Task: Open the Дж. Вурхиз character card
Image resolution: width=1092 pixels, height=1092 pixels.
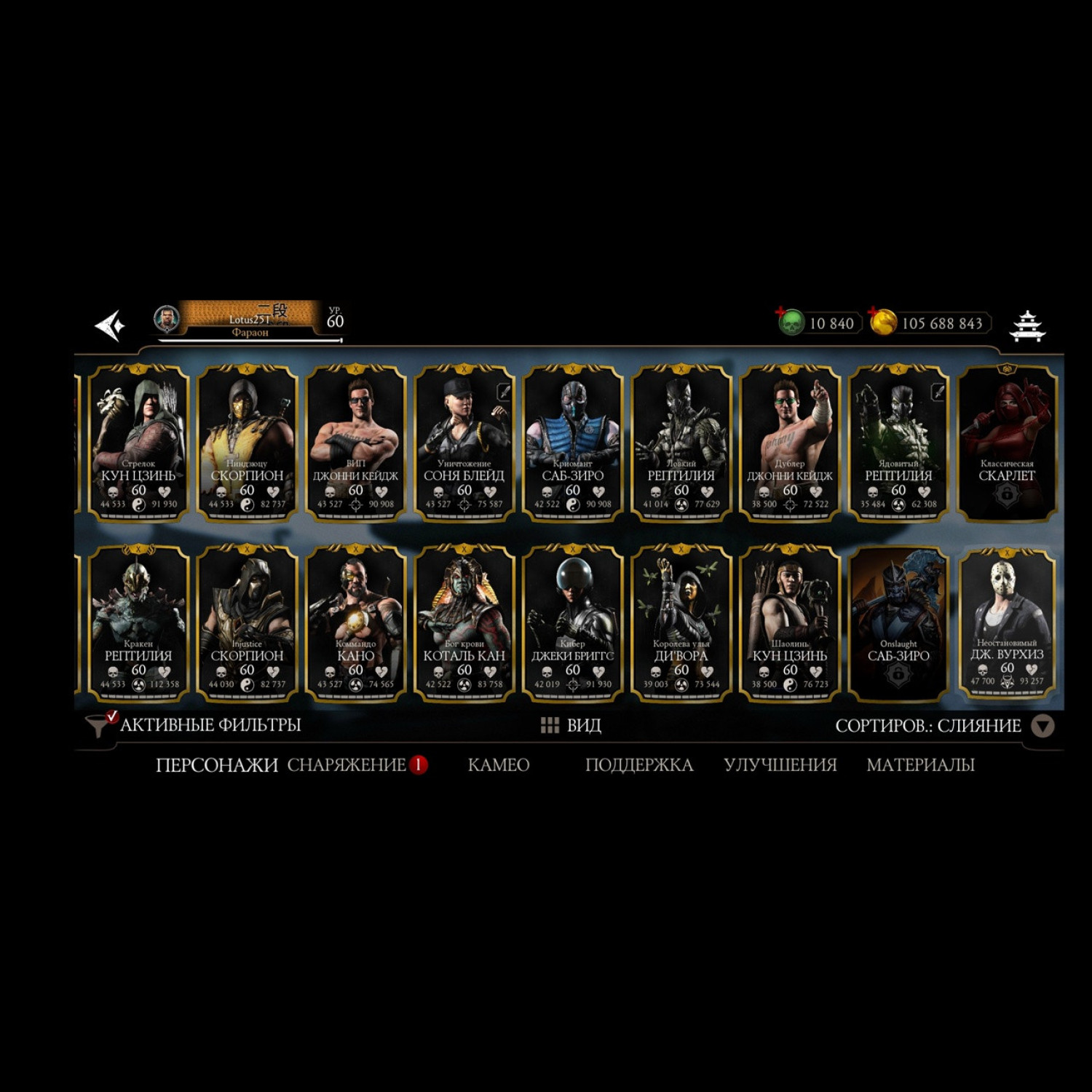Action: pyautogui.click(x=1006, y=624)
